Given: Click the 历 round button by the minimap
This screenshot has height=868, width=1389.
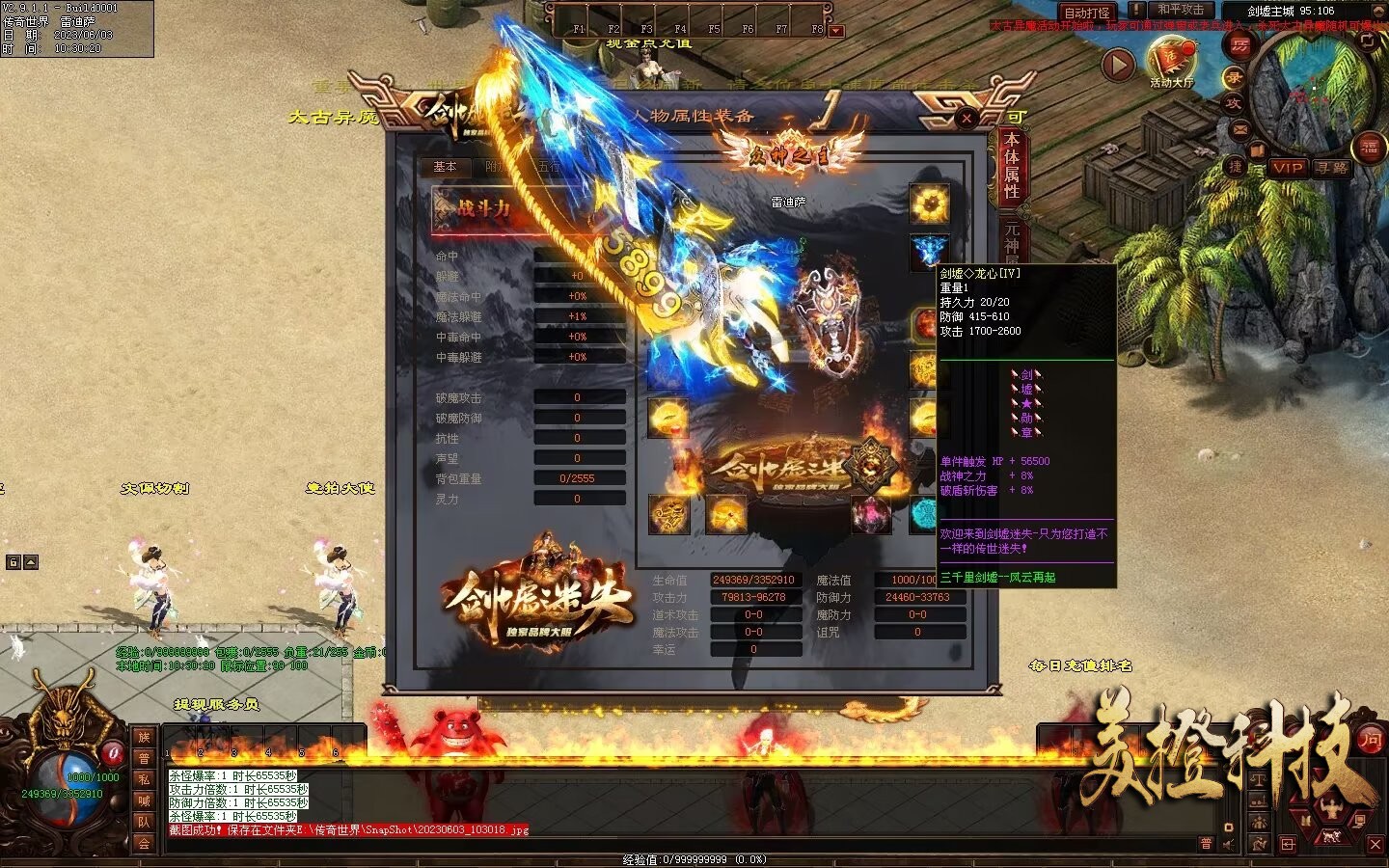Looking at the screenshot, I should click(1239, 44).
